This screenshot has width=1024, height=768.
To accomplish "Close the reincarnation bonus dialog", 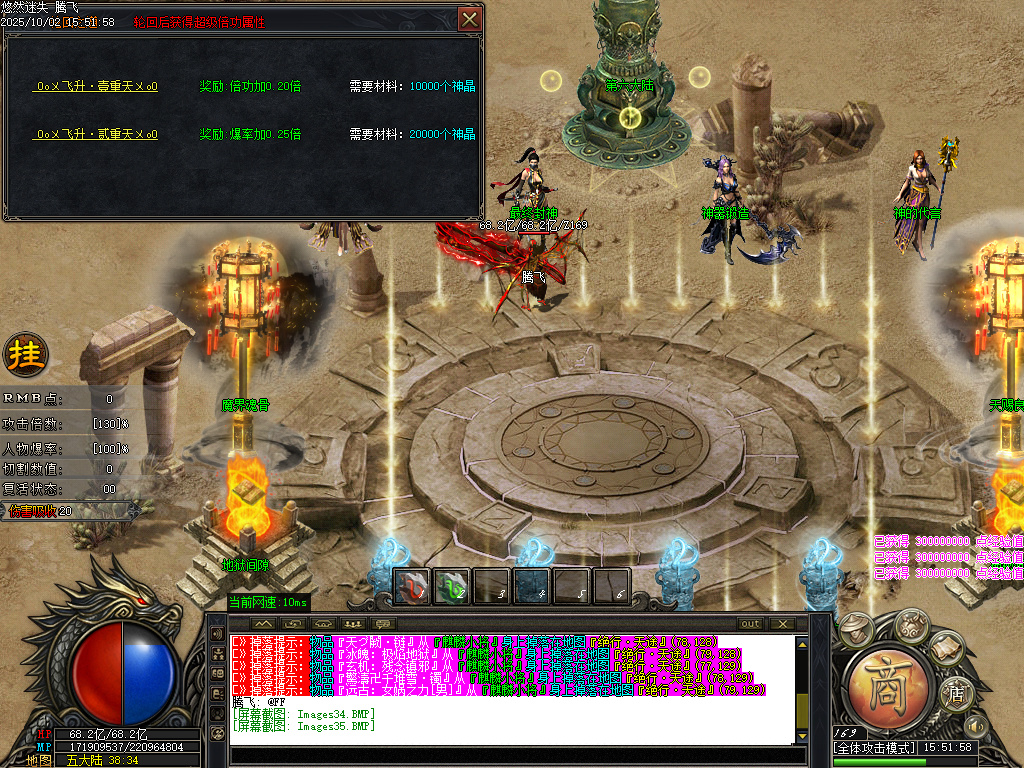I will 468,19.
